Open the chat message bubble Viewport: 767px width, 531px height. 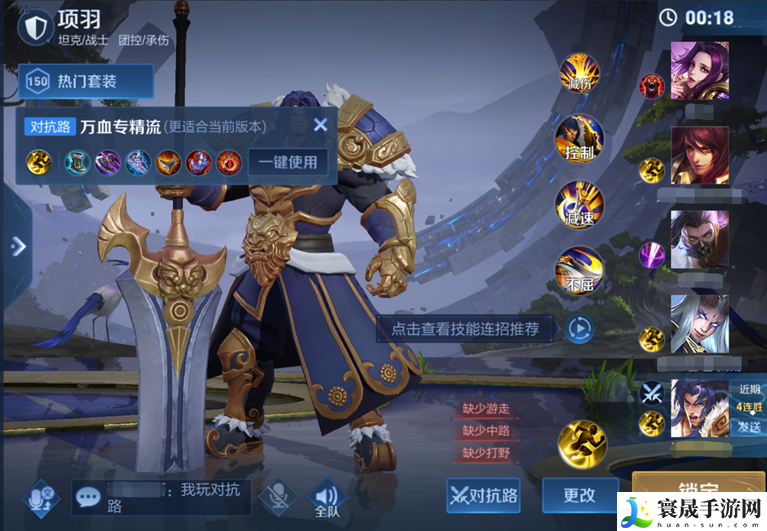tap(90, 496)
